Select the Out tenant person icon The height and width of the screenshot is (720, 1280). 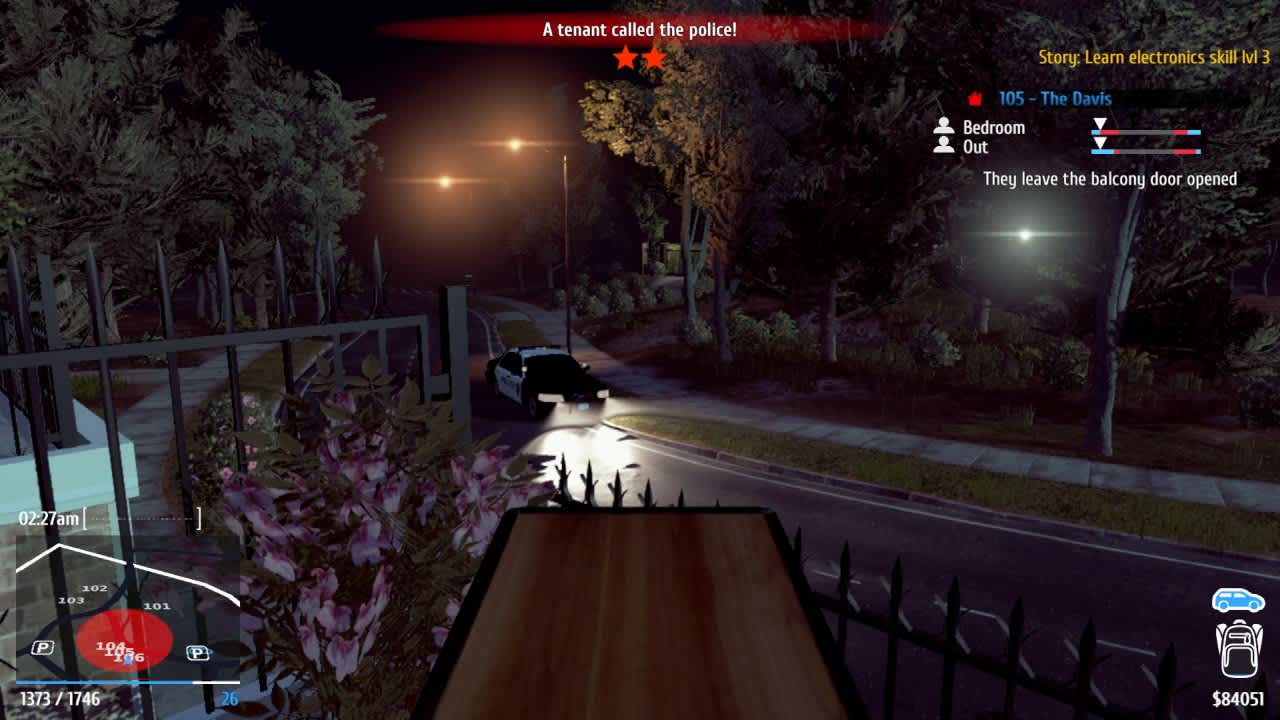[943, 147]
